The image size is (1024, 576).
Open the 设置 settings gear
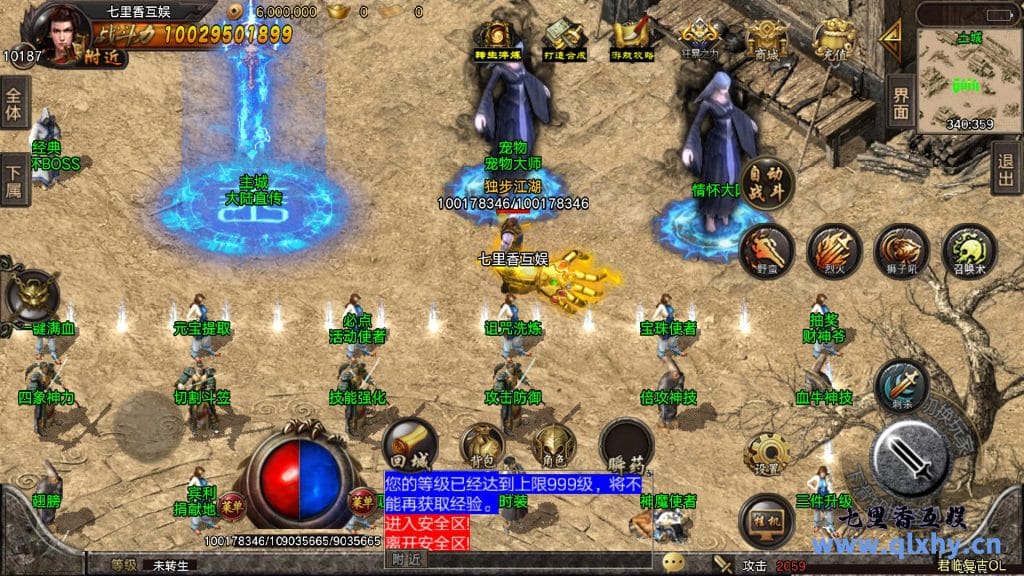click(x=767, y=455)
